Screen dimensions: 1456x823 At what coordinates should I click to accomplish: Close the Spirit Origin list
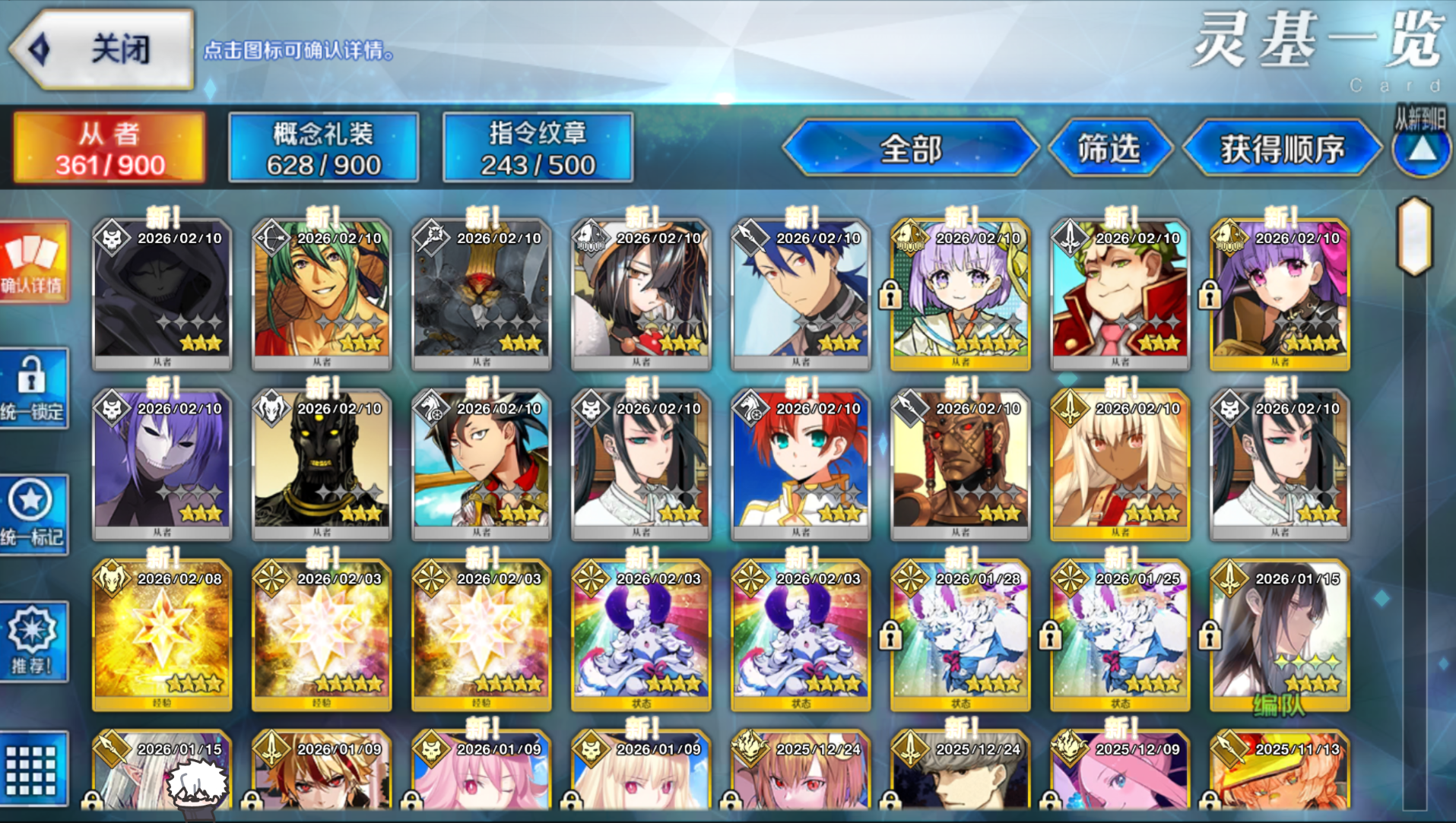coord(103,50)
